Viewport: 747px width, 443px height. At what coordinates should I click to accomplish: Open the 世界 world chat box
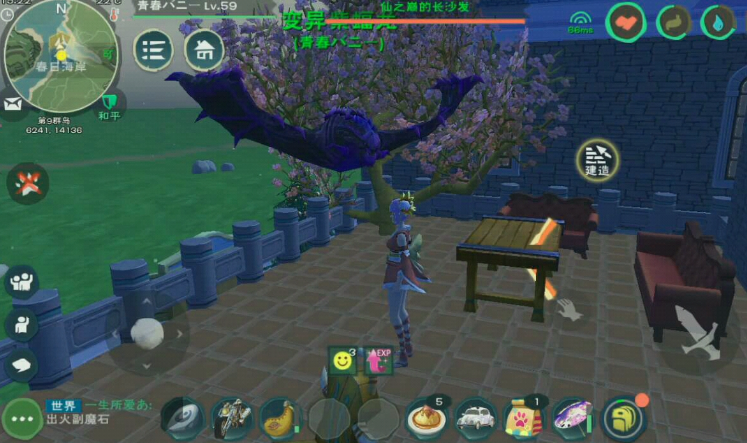click(x=98, y=412)
